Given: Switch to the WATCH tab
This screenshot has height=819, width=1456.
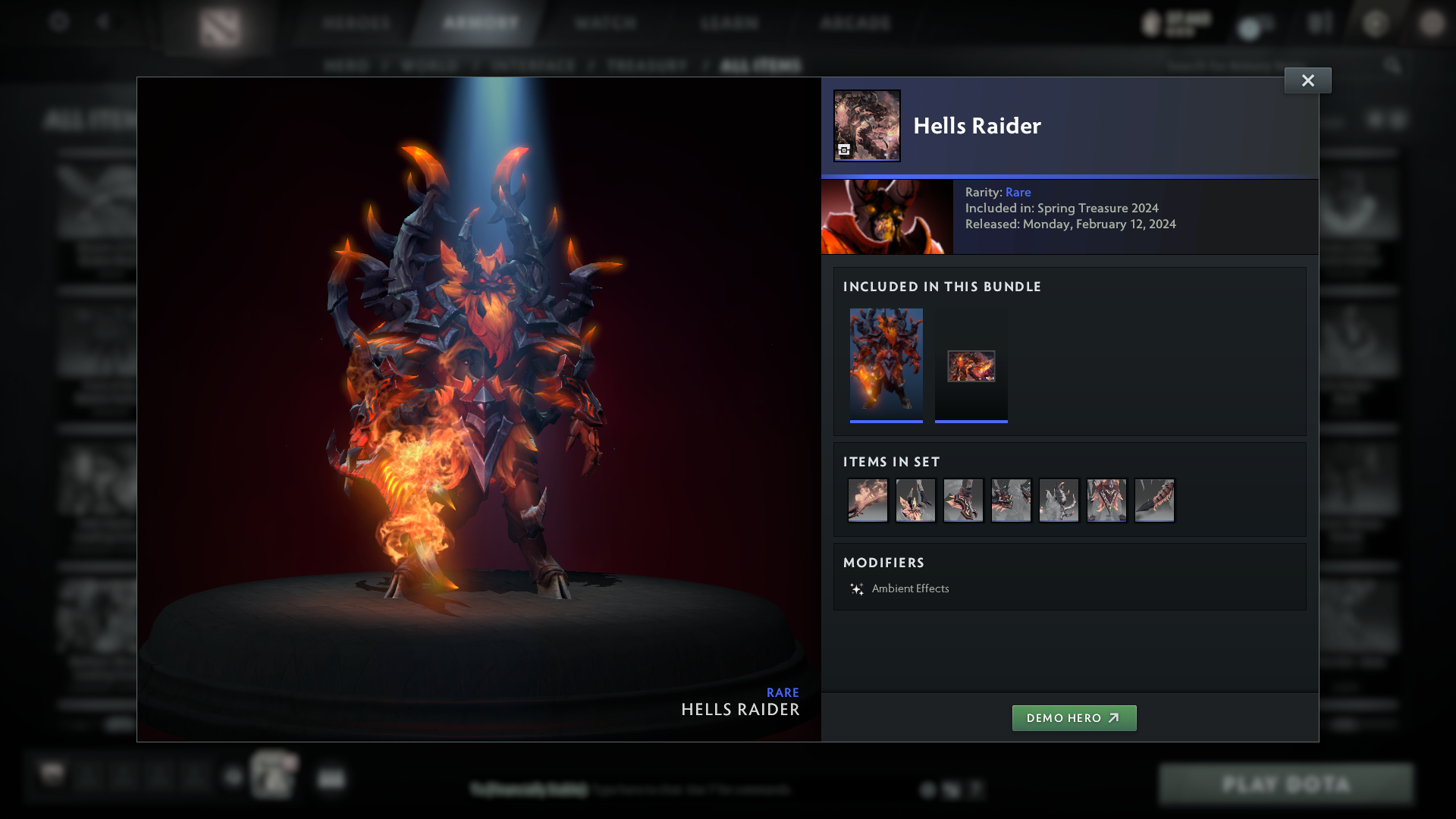Looking at the screenshot, I should coord(605,23).
